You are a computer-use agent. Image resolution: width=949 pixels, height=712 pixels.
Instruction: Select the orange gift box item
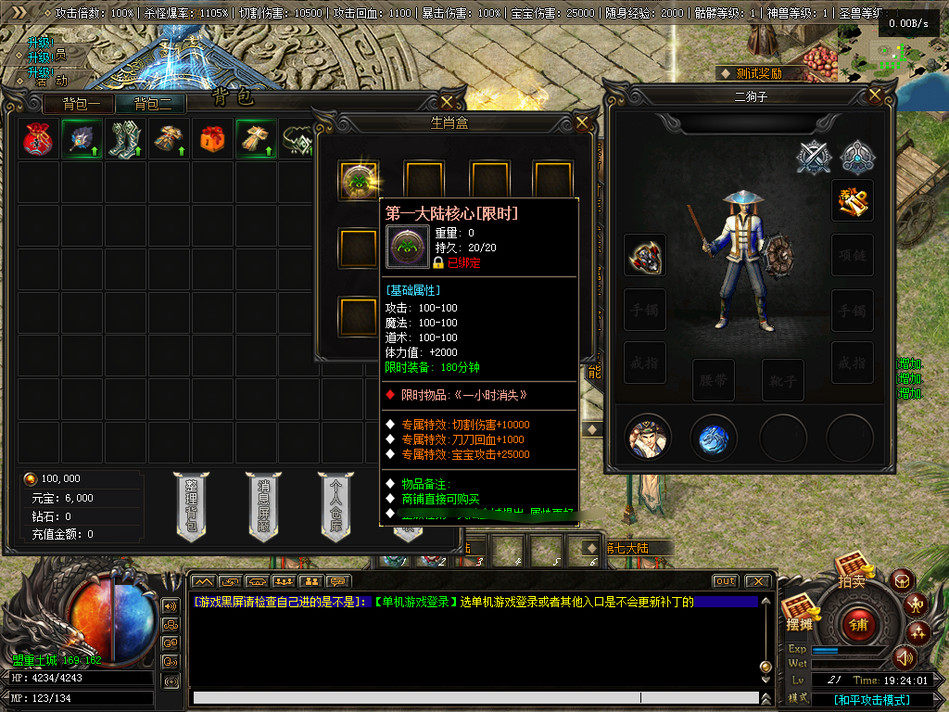click(212, 140)
